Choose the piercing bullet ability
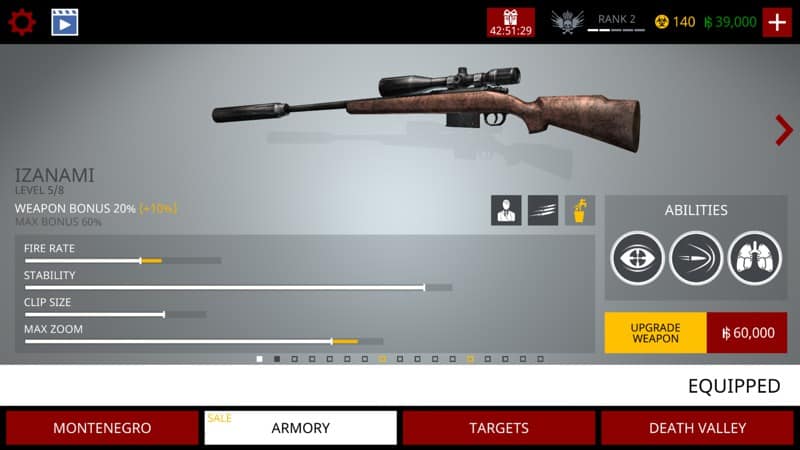This screenshot has width=800, height=450. [x=696, y=258]
